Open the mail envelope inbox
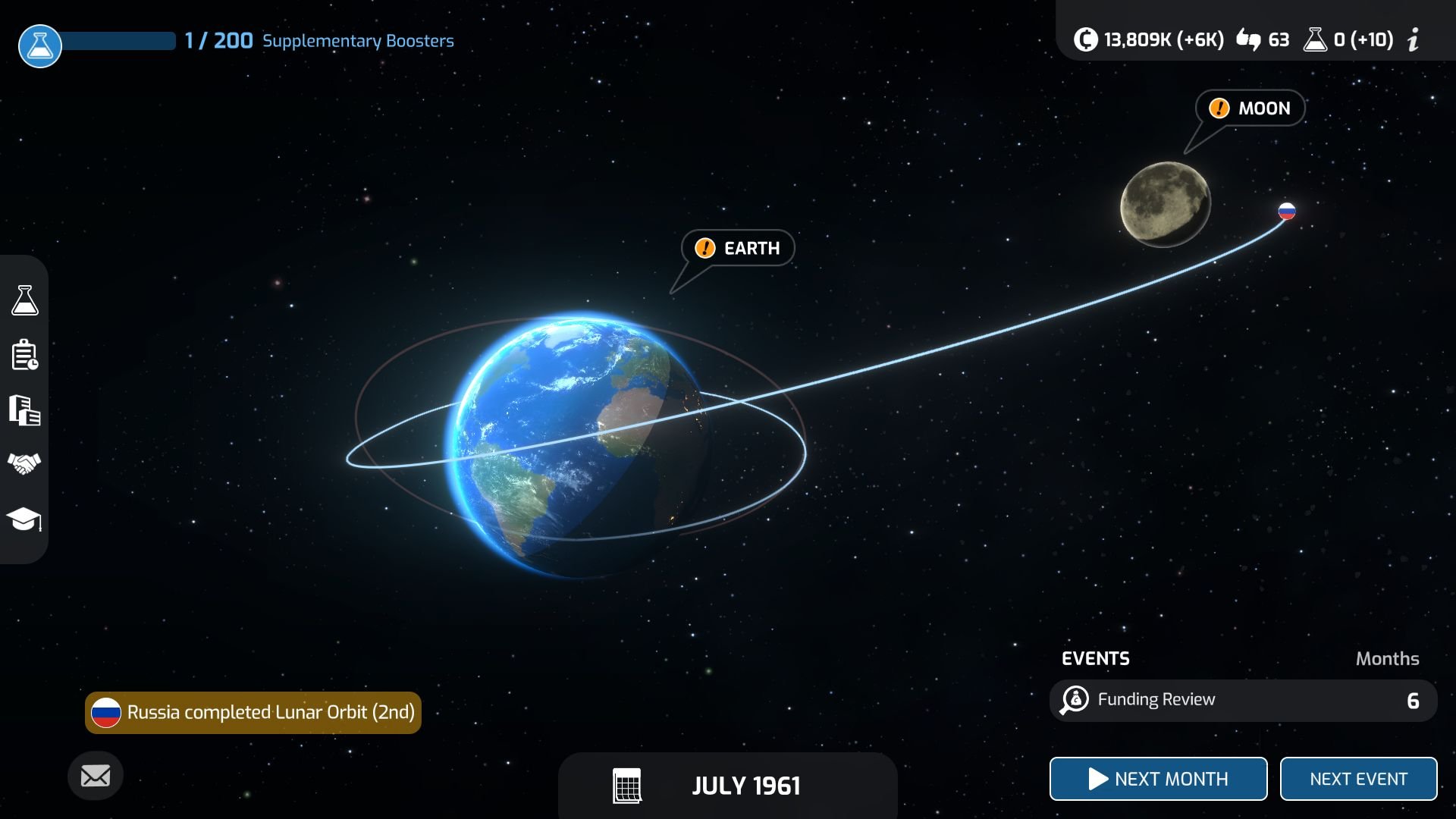The height and width of the screenshot is (819, 1456). (96, 776)
